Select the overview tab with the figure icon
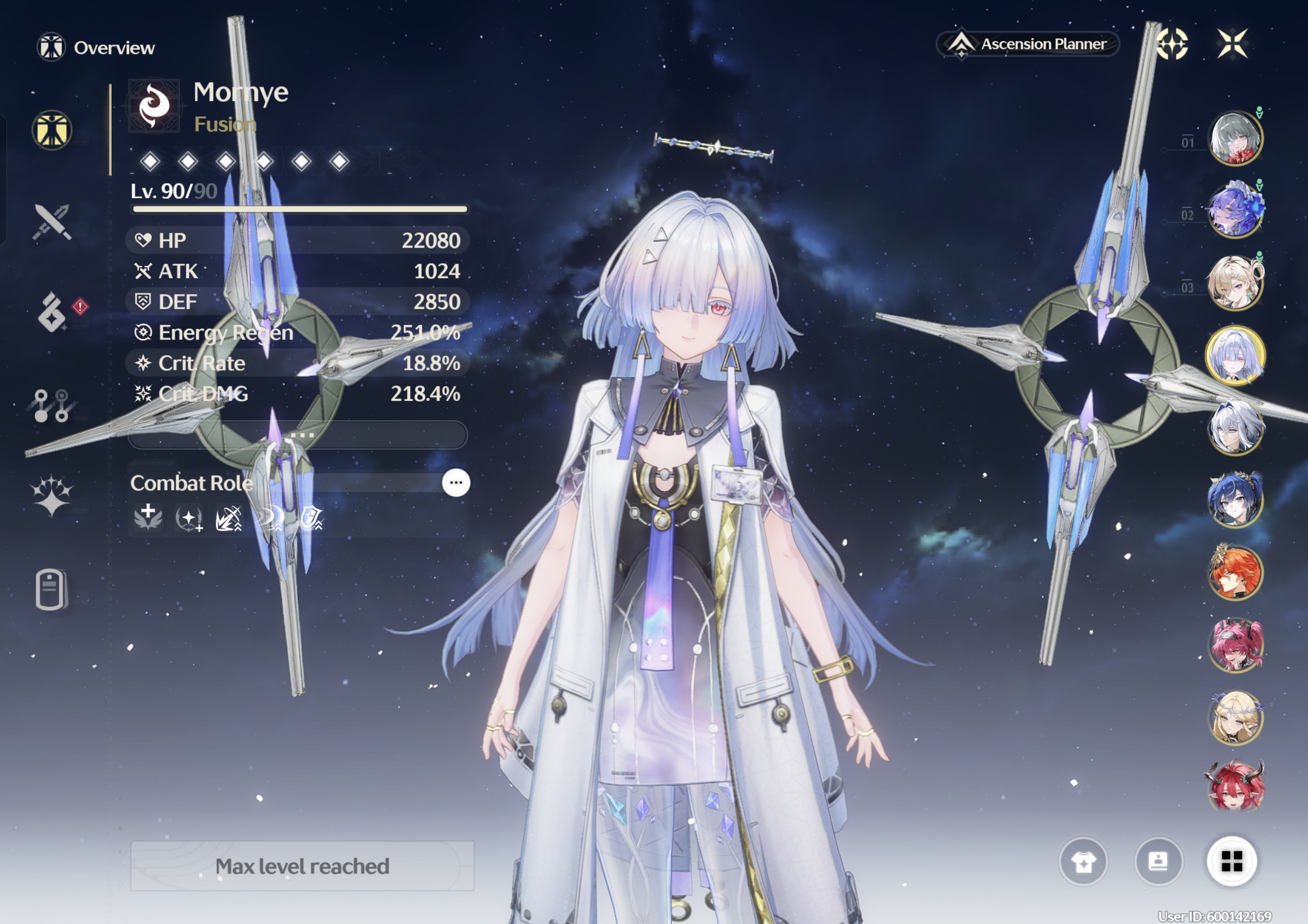Viewport: 1308px width, 924px height. (x=52, y=130)
